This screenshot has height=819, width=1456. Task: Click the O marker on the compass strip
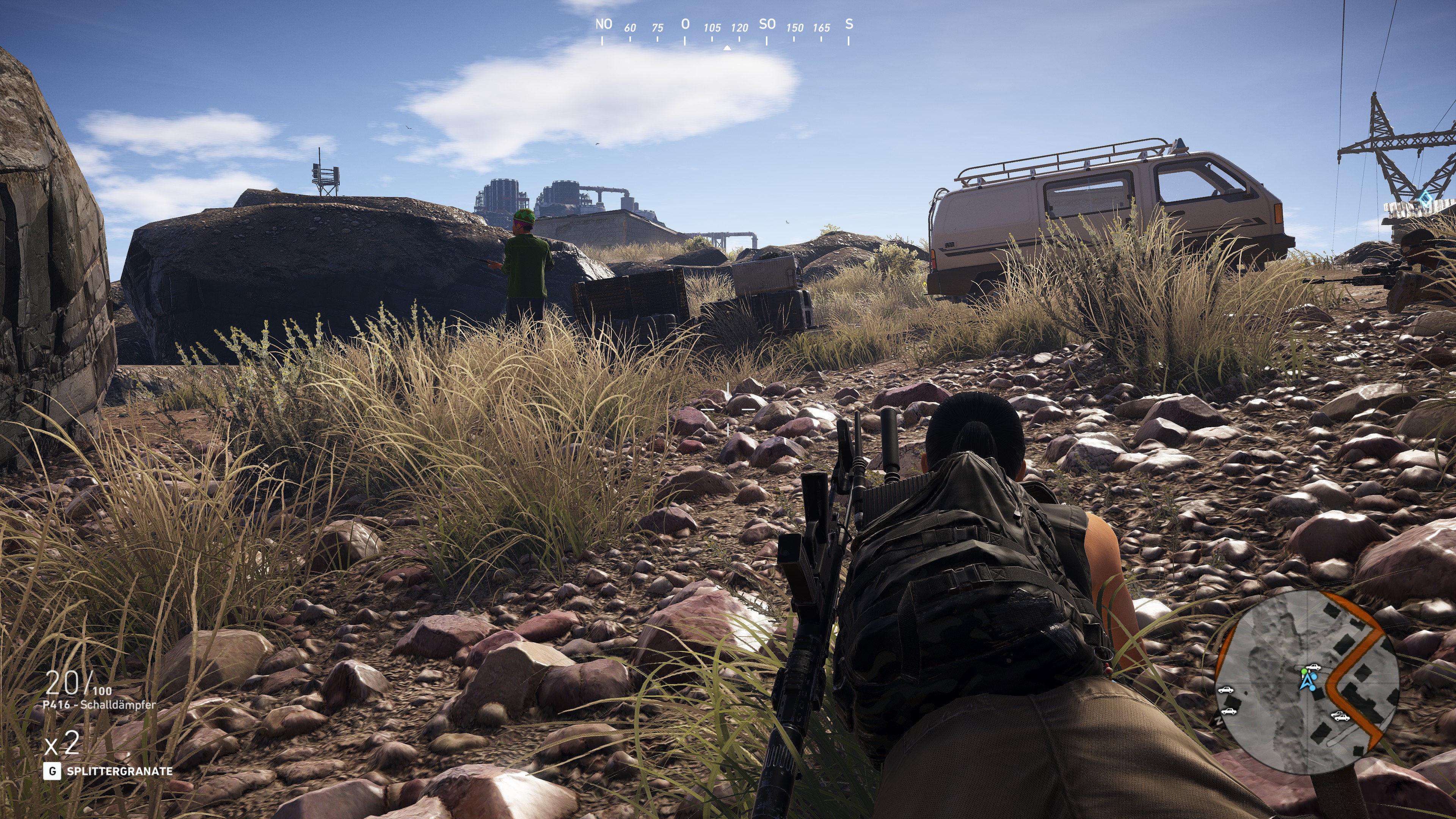685,24
